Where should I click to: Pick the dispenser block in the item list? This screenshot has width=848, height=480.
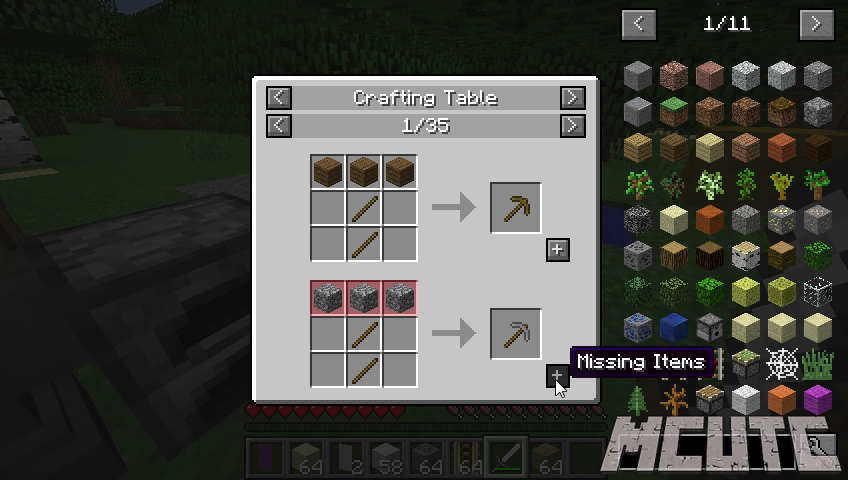(x=710, y=327)
